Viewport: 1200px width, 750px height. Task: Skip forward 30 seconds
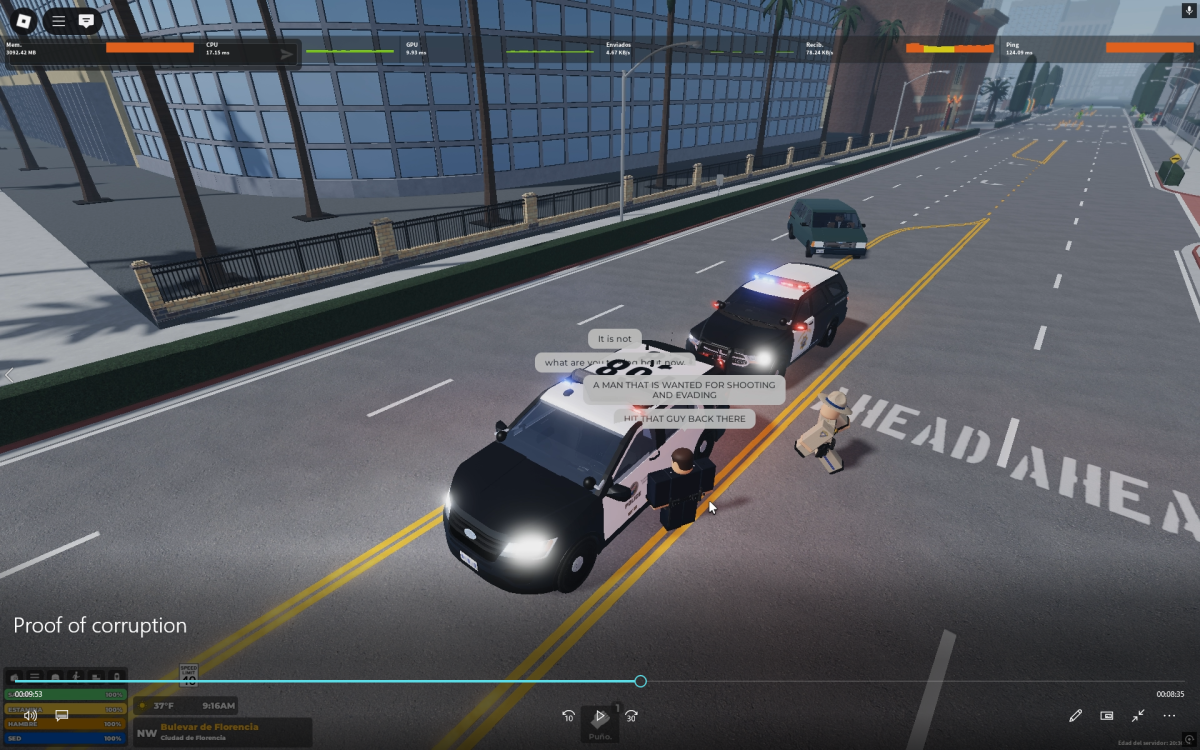[631, 716]
